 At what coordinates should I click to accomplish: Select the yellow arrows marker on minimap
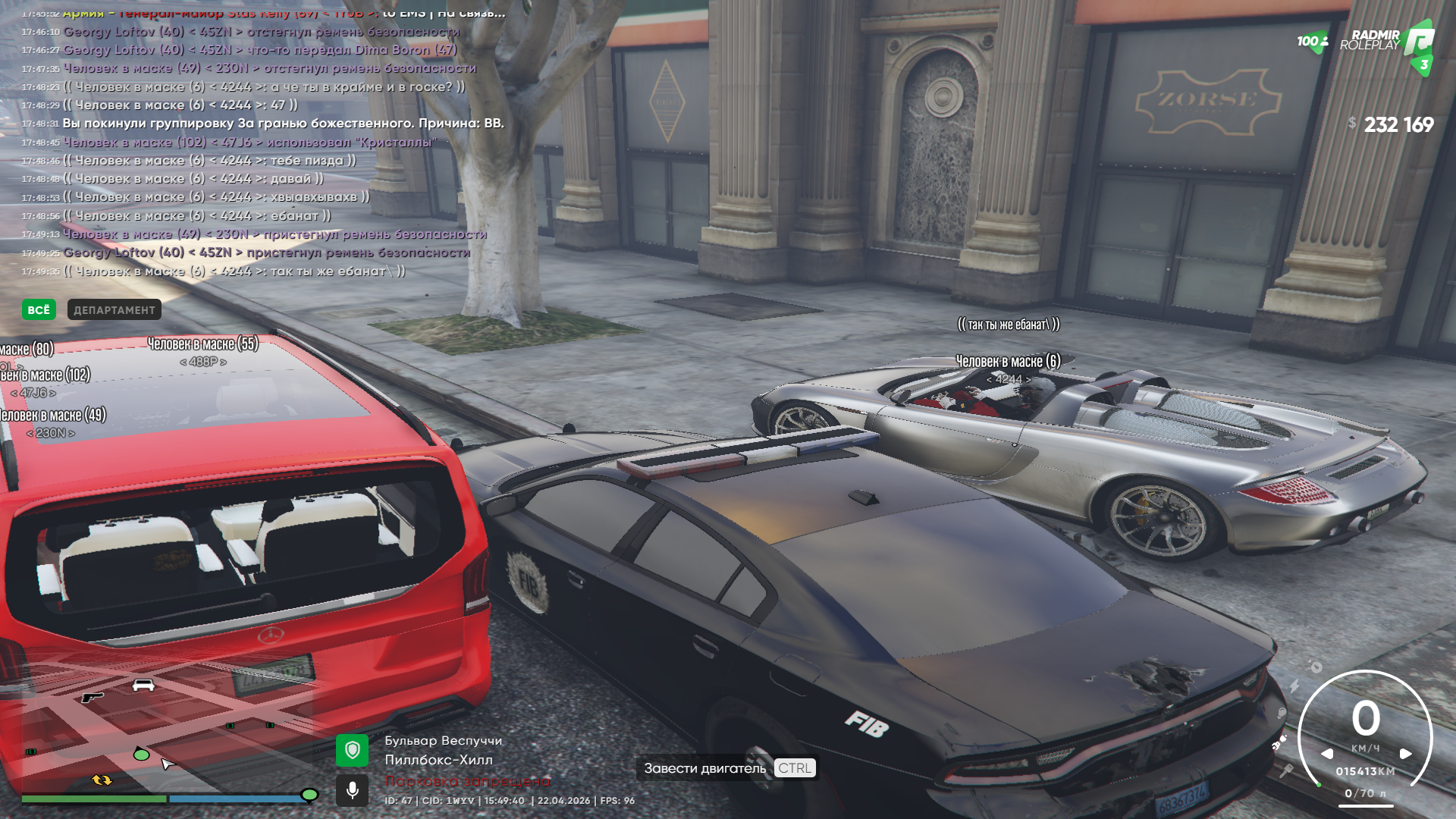click(102, 780)
